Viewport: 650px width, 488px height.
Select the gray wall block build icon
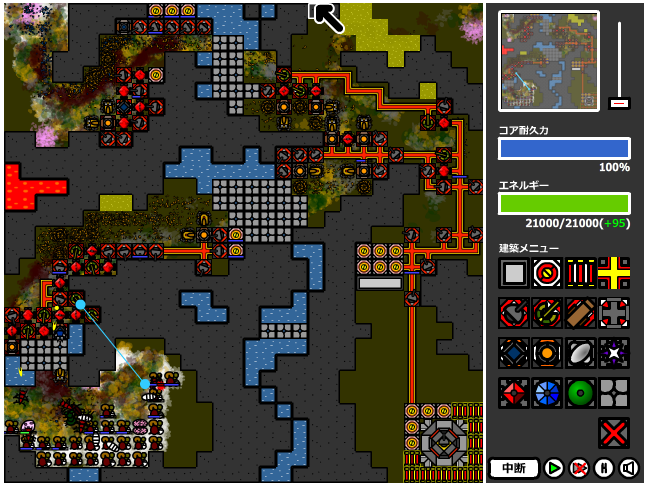tap(514, 273)
